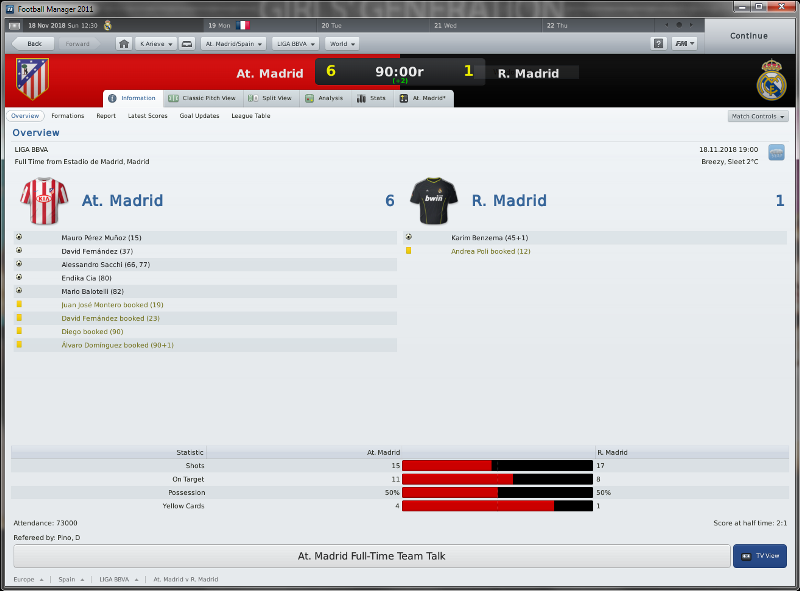Screen dimensions: 800x591
Task: Open the home icon in the toolbar
Action: click(123, 44)
